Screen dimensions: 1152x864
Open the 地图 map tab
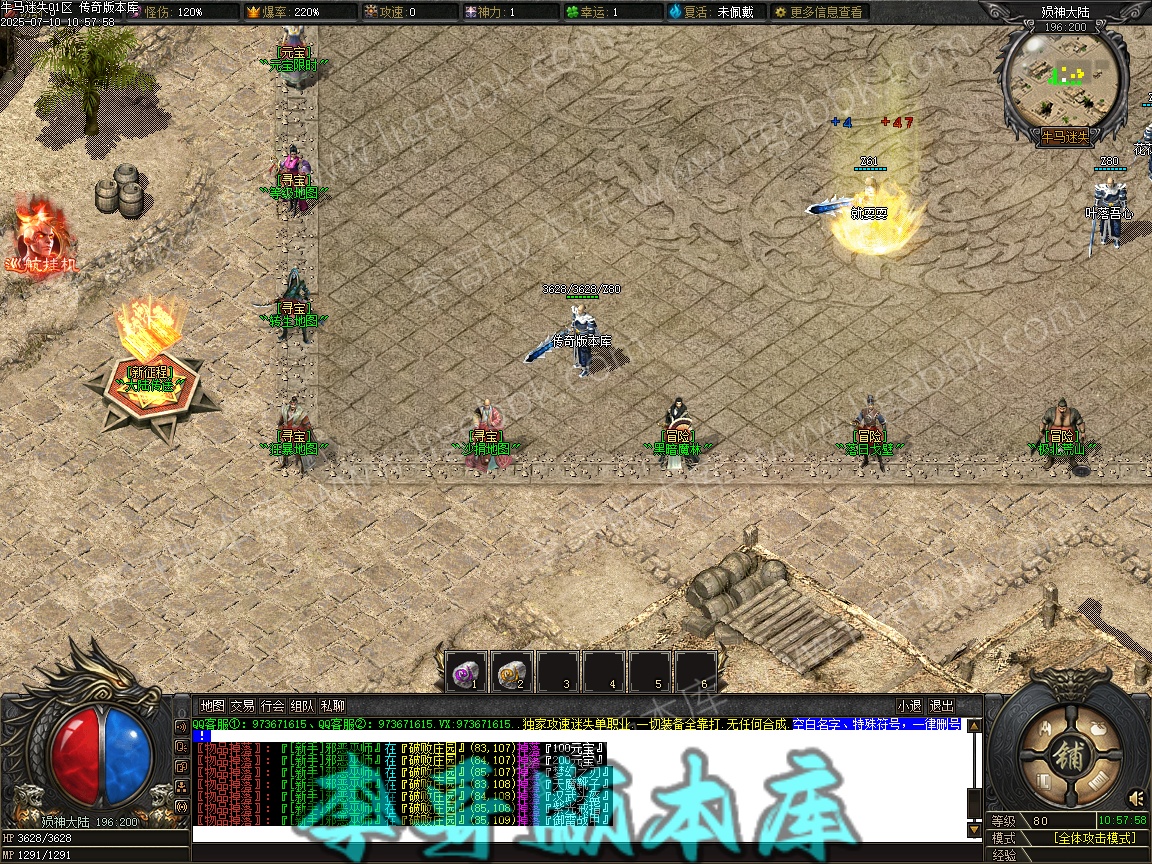pos(212,706)
